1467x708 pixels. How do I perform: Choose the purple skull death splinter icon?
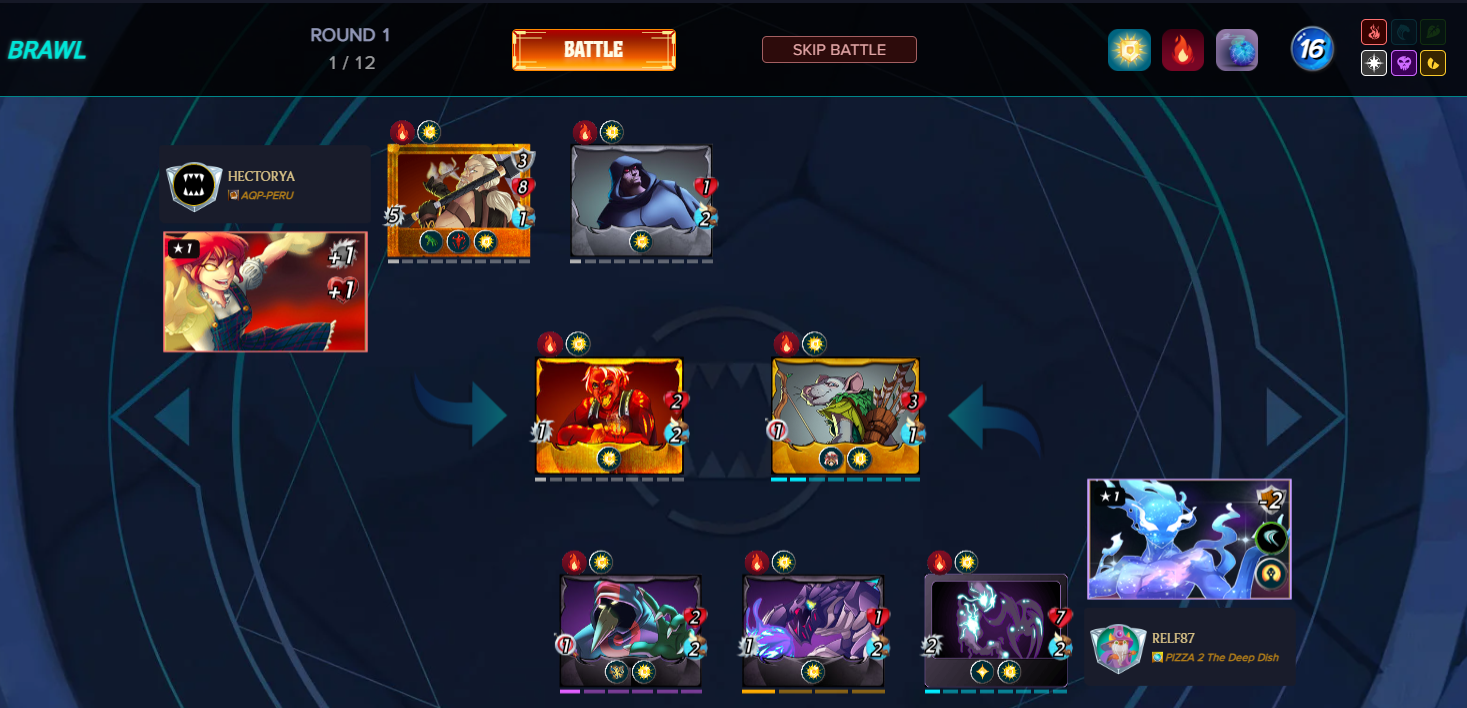(x=1404, y=63)
